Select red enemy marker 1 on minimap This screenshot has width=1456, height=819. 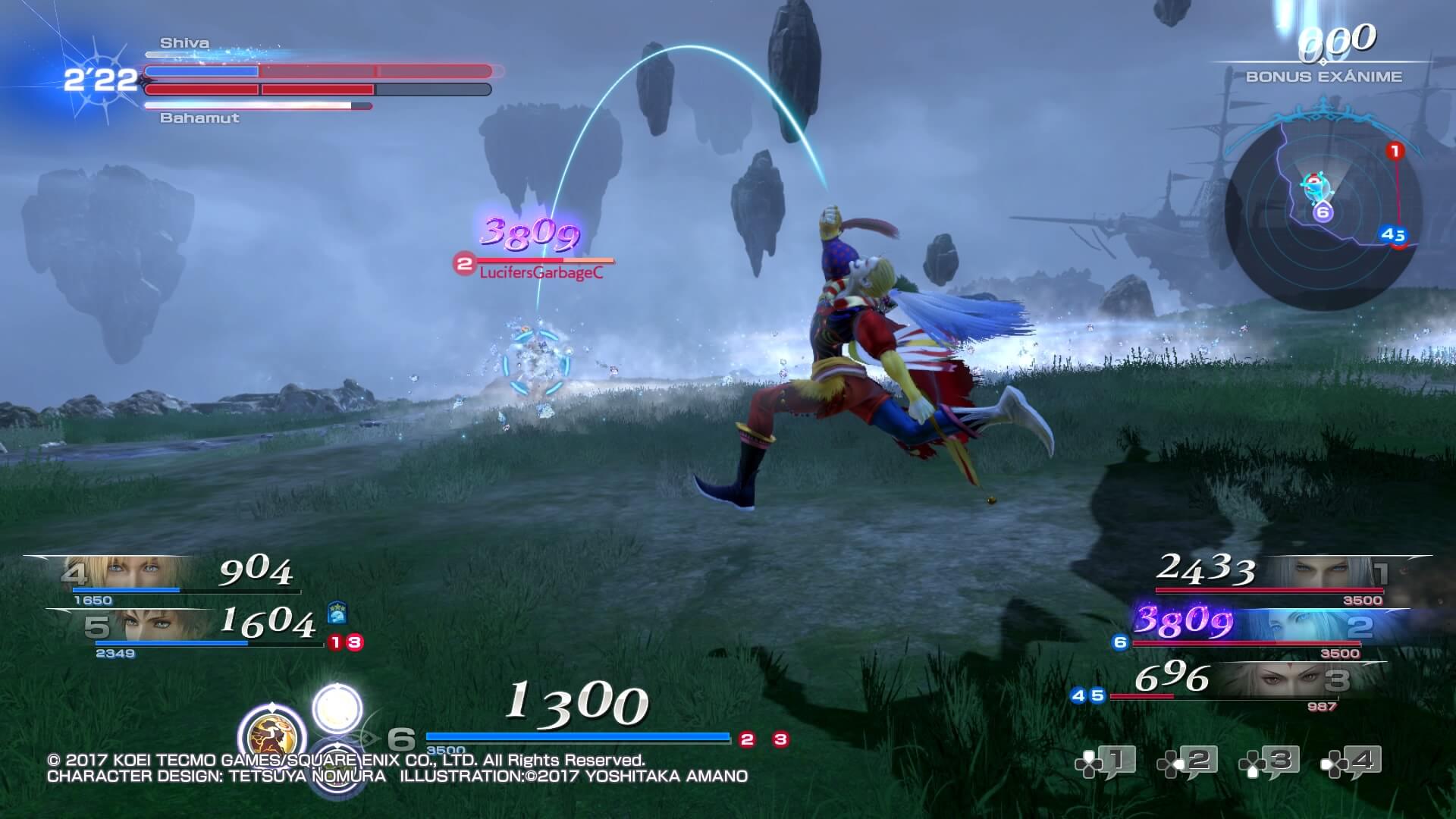(x=1395, y=152)
